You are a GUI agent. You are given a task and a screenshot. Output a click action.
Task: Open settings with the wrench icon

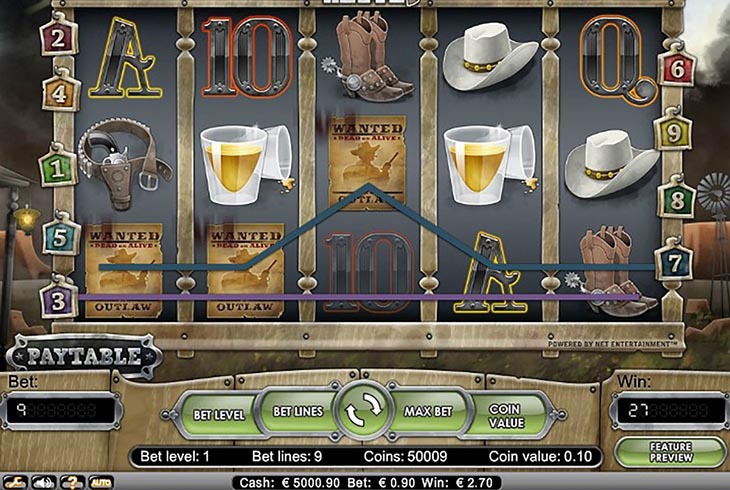[16, 482]
